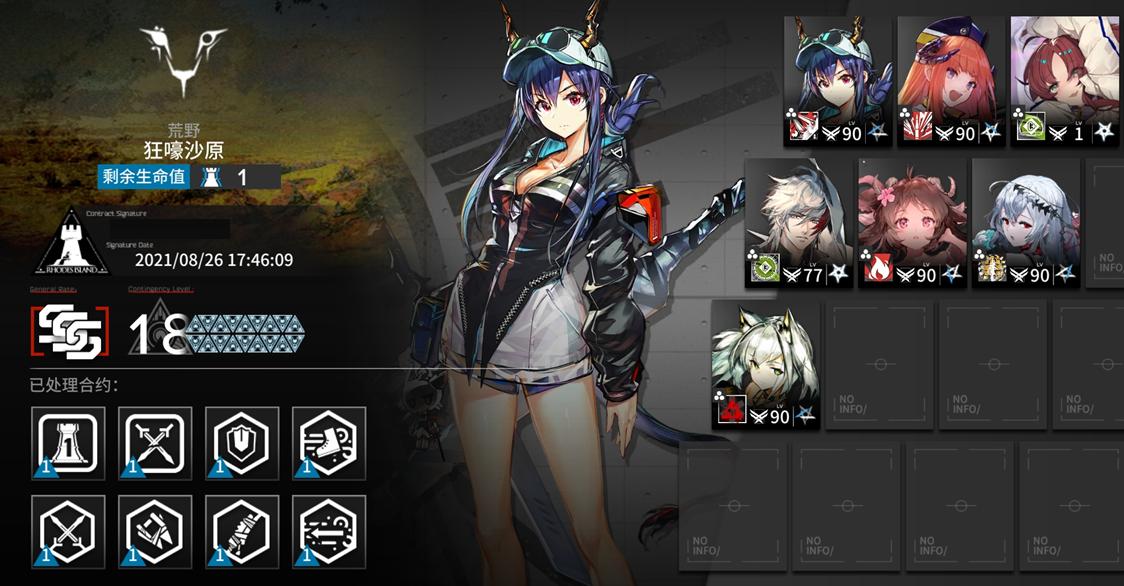Show the SS general rating badge
Image resolution: width=1124 pixels, height=586 pixels.
pyautogui.click(x=68, y=333)
